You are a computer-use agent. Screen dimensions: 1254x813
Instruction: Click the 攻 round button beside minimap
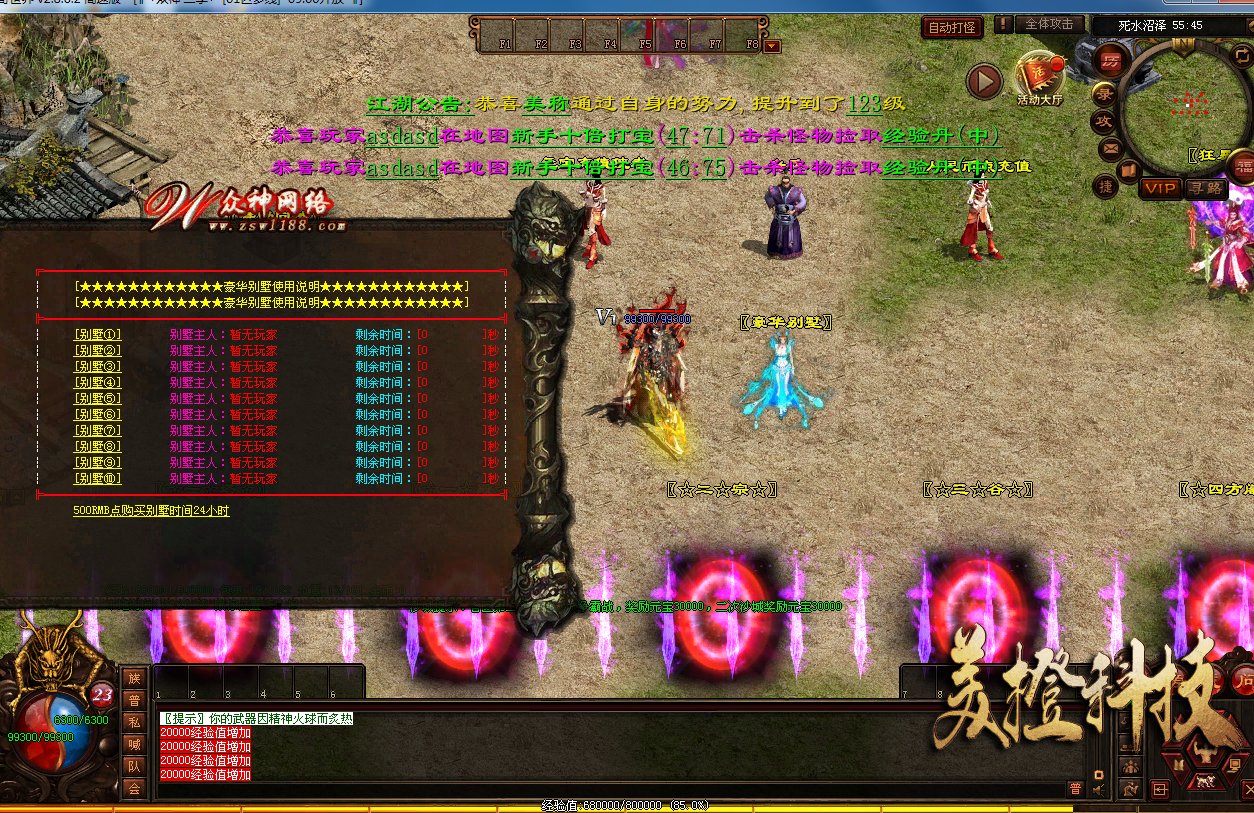1104,121
